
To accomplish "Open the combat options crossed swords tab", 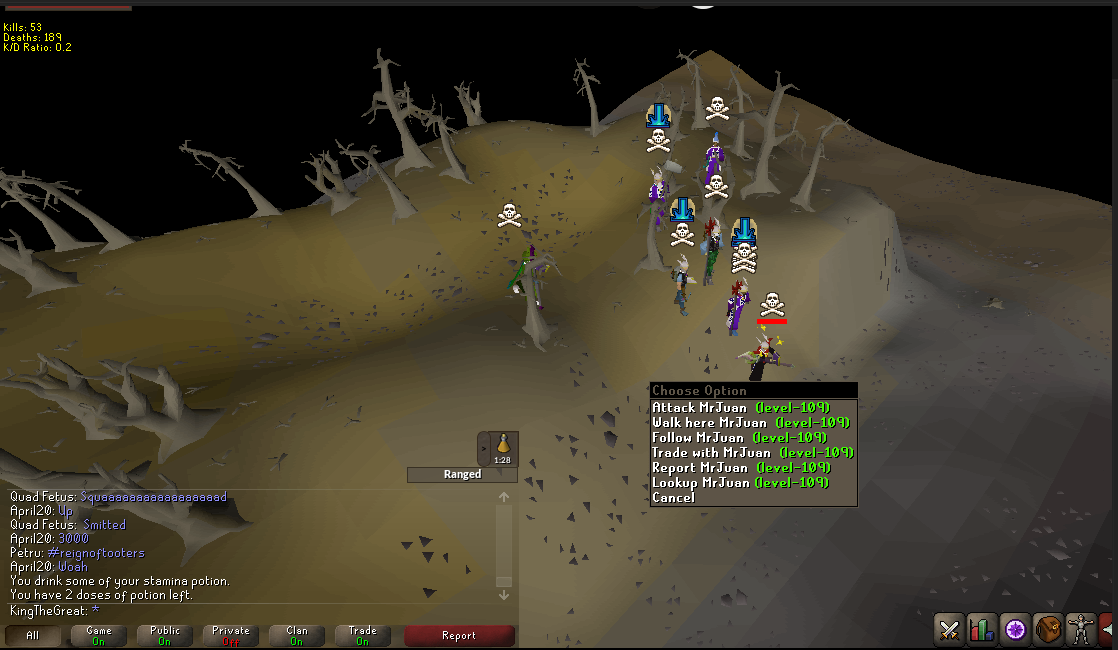I will coord(949,629).
